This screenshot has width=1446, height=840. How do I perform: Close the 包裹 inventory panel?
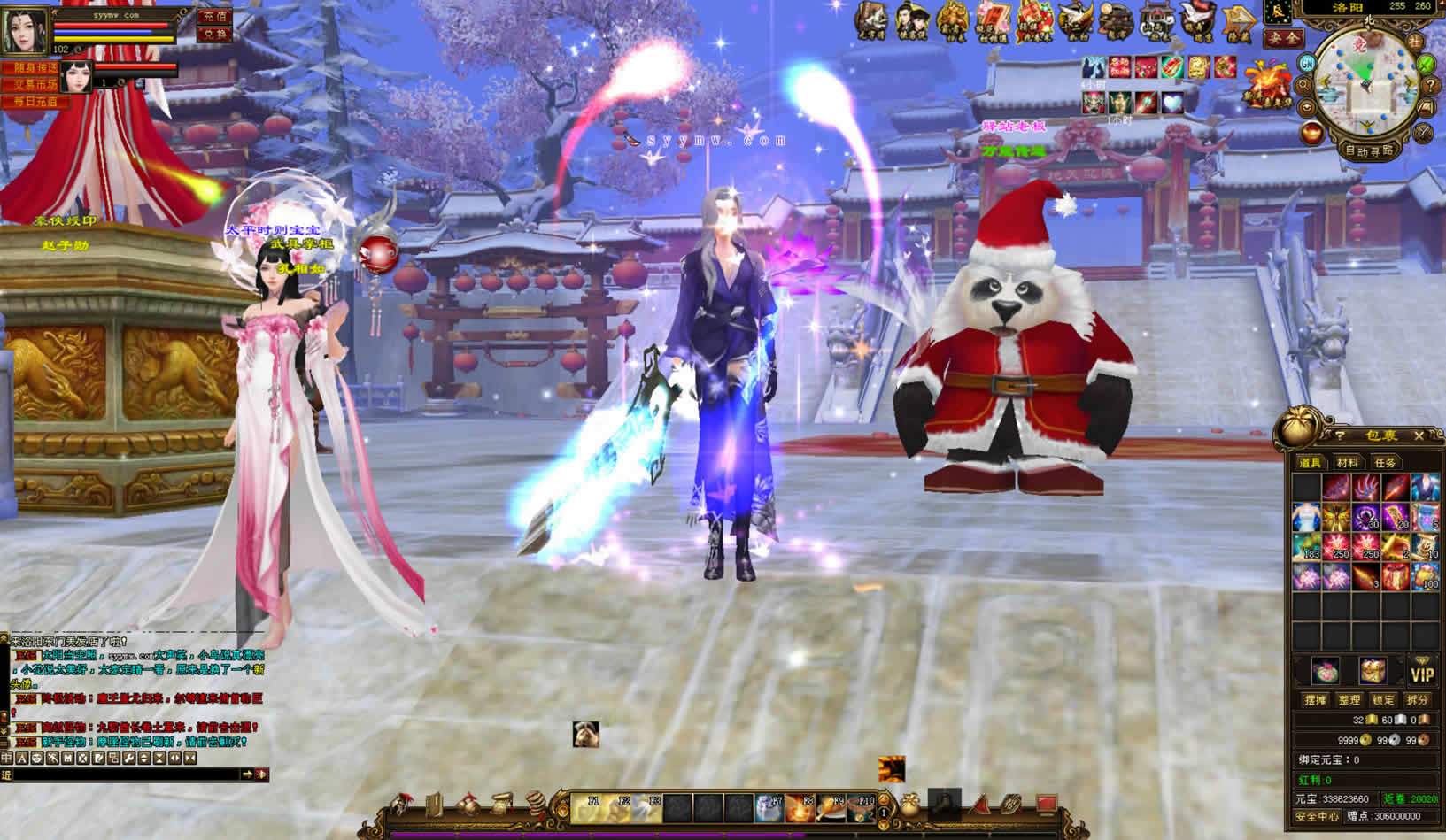(1419, 435)
